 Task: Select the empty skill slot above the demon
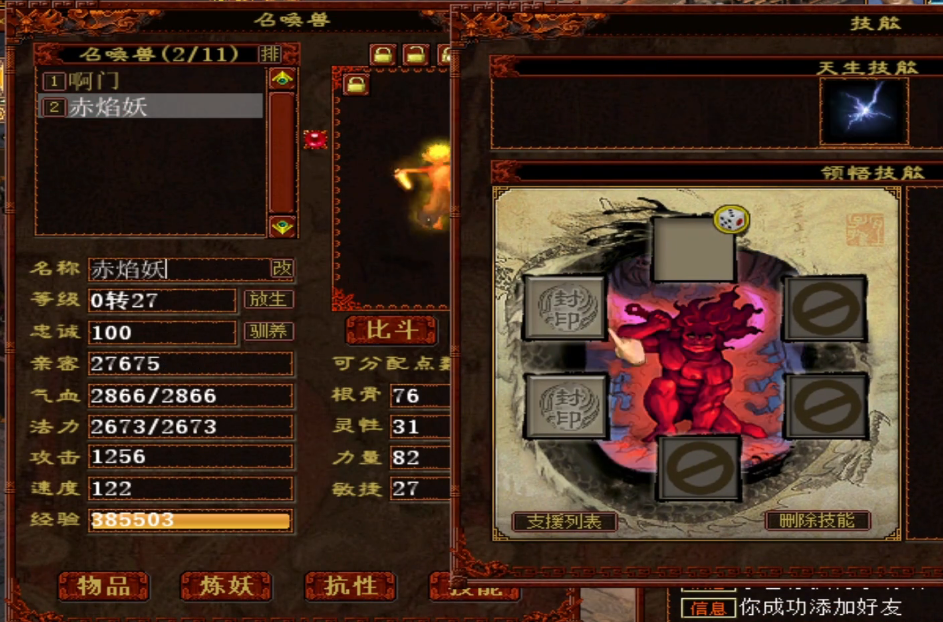692,250
